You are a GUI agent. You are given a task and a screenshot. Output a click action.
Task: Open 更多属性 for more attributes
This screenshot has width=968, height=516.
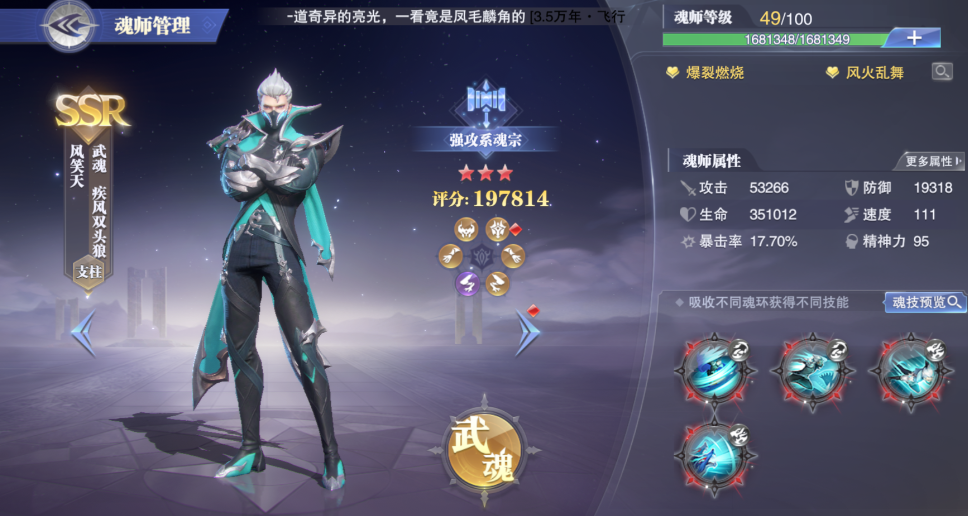(x=930, y=161)
